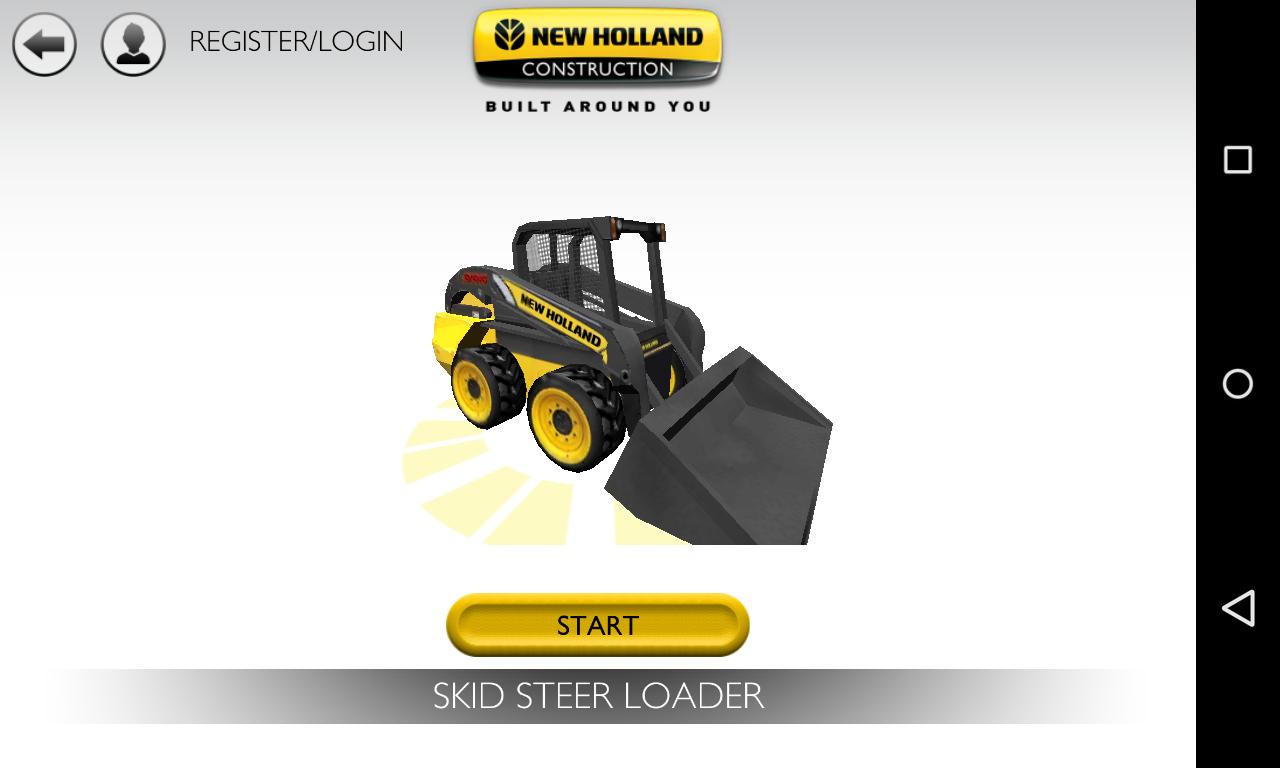Tap the back arrow icon
This screenshot has width=1280, height=768.
pyautogui.click(x=44, y=44)
